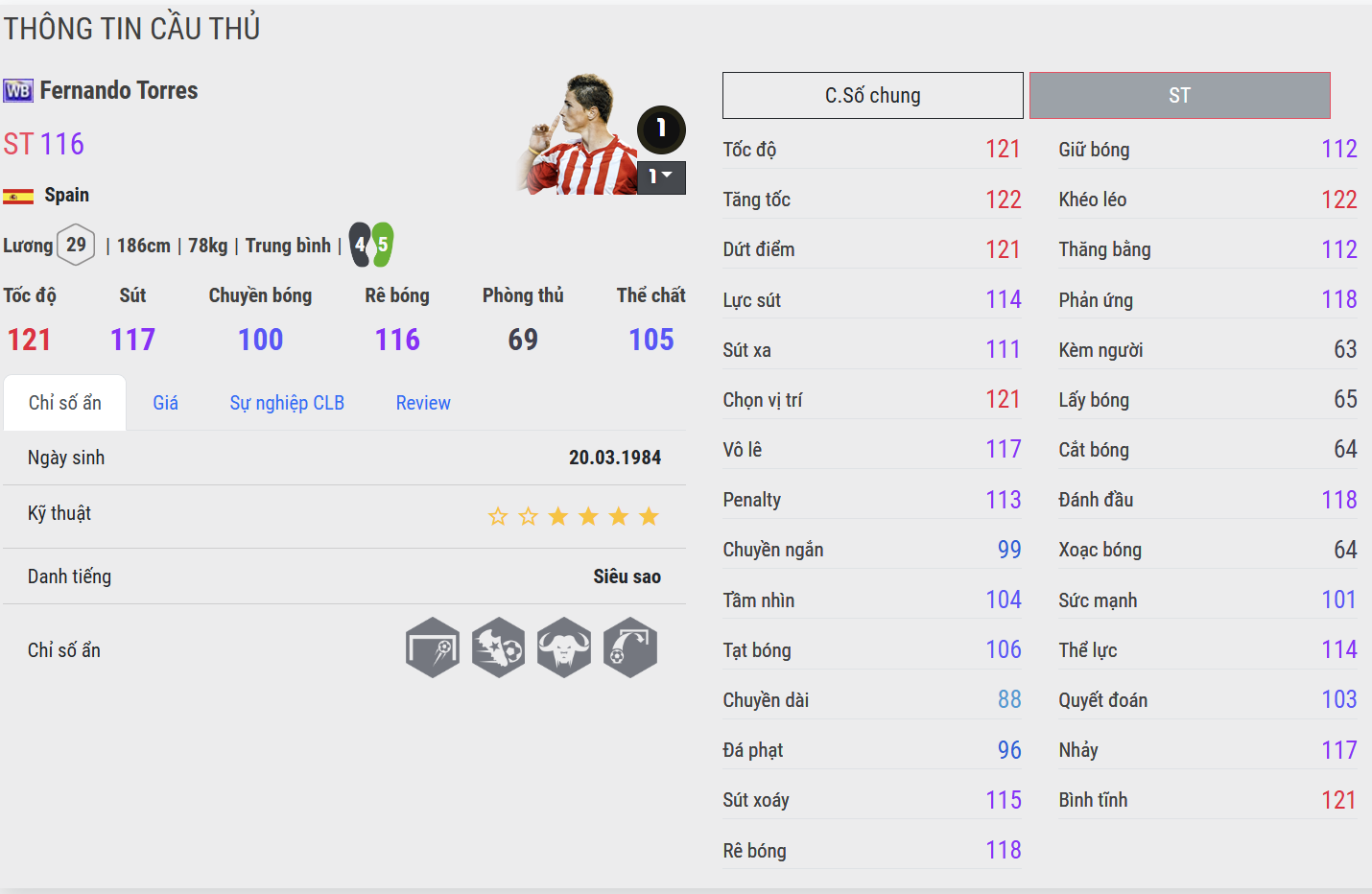1372x894 pixels.
Task: Open the Chỉ số ẩn tab
Action: coord(65,403)
